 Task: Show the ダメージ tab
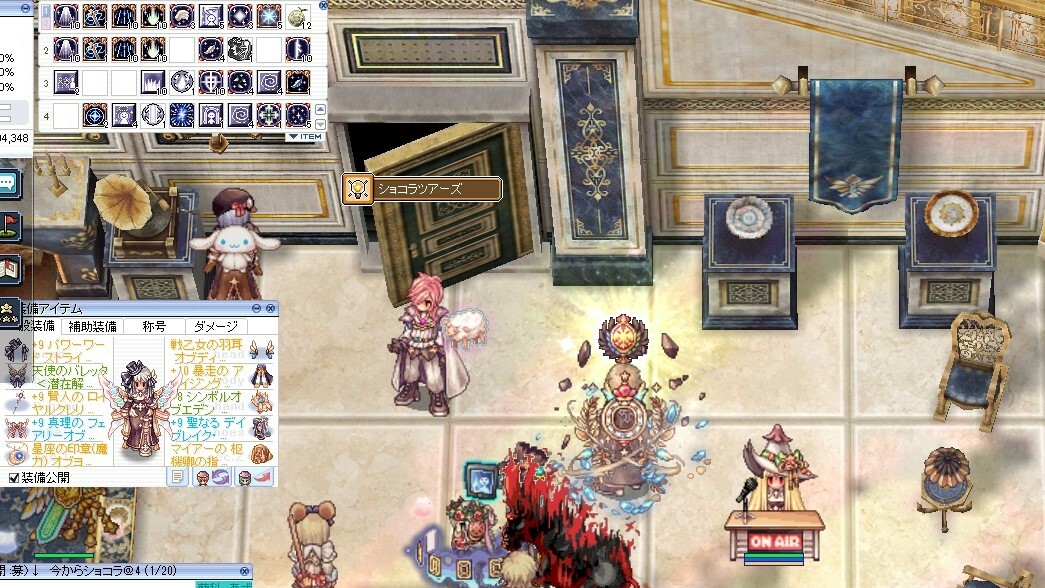[216, 326]
